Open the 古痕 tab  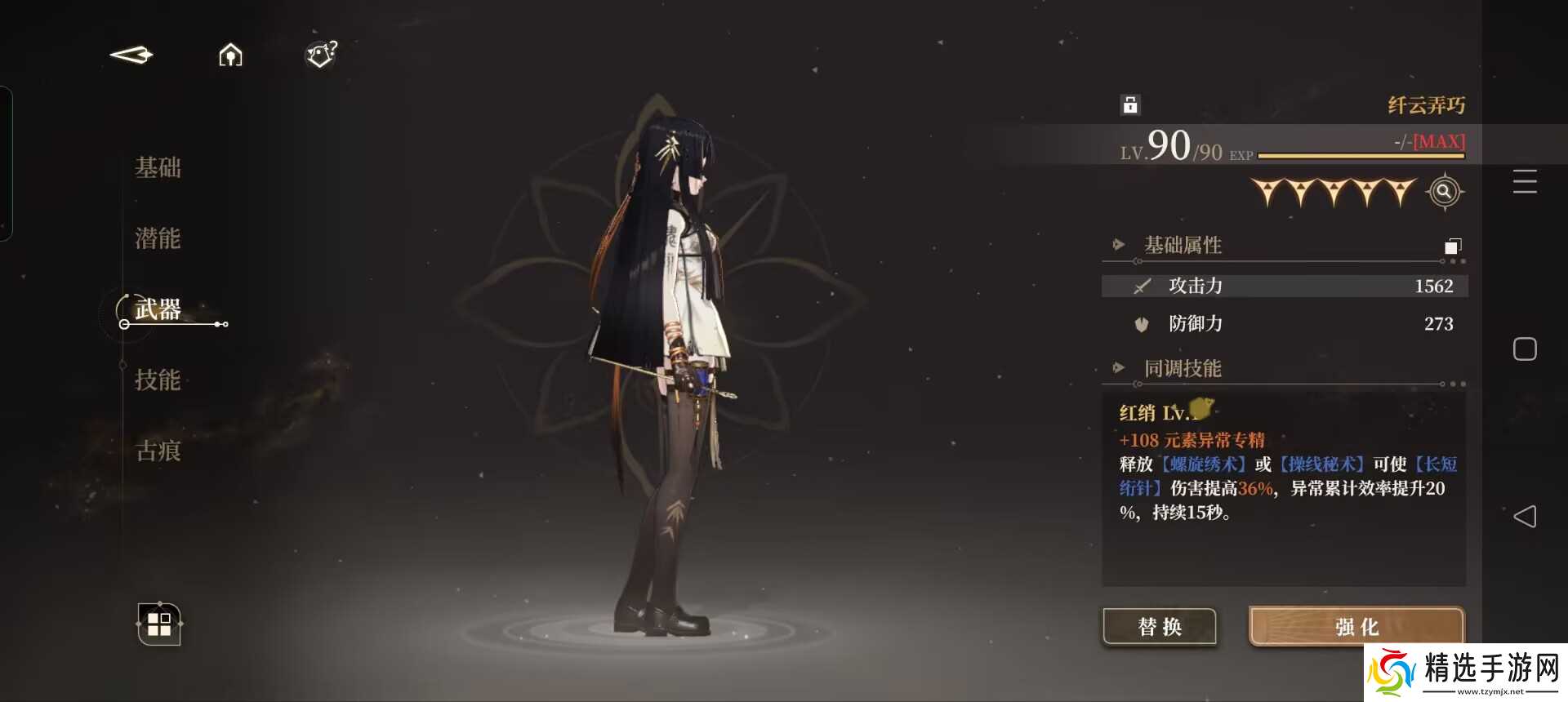point(158,451)
